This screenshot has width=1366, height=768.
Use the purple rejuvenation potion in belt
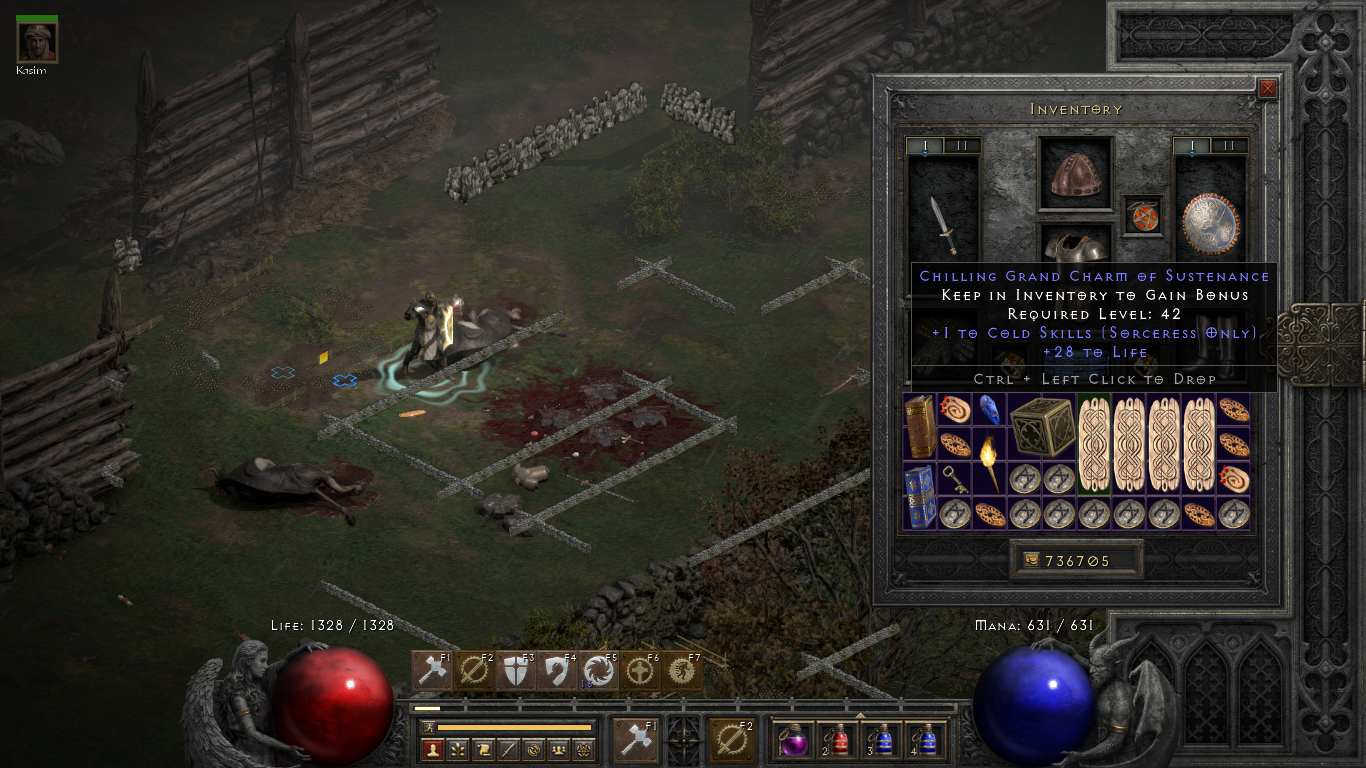click(795, 741)
